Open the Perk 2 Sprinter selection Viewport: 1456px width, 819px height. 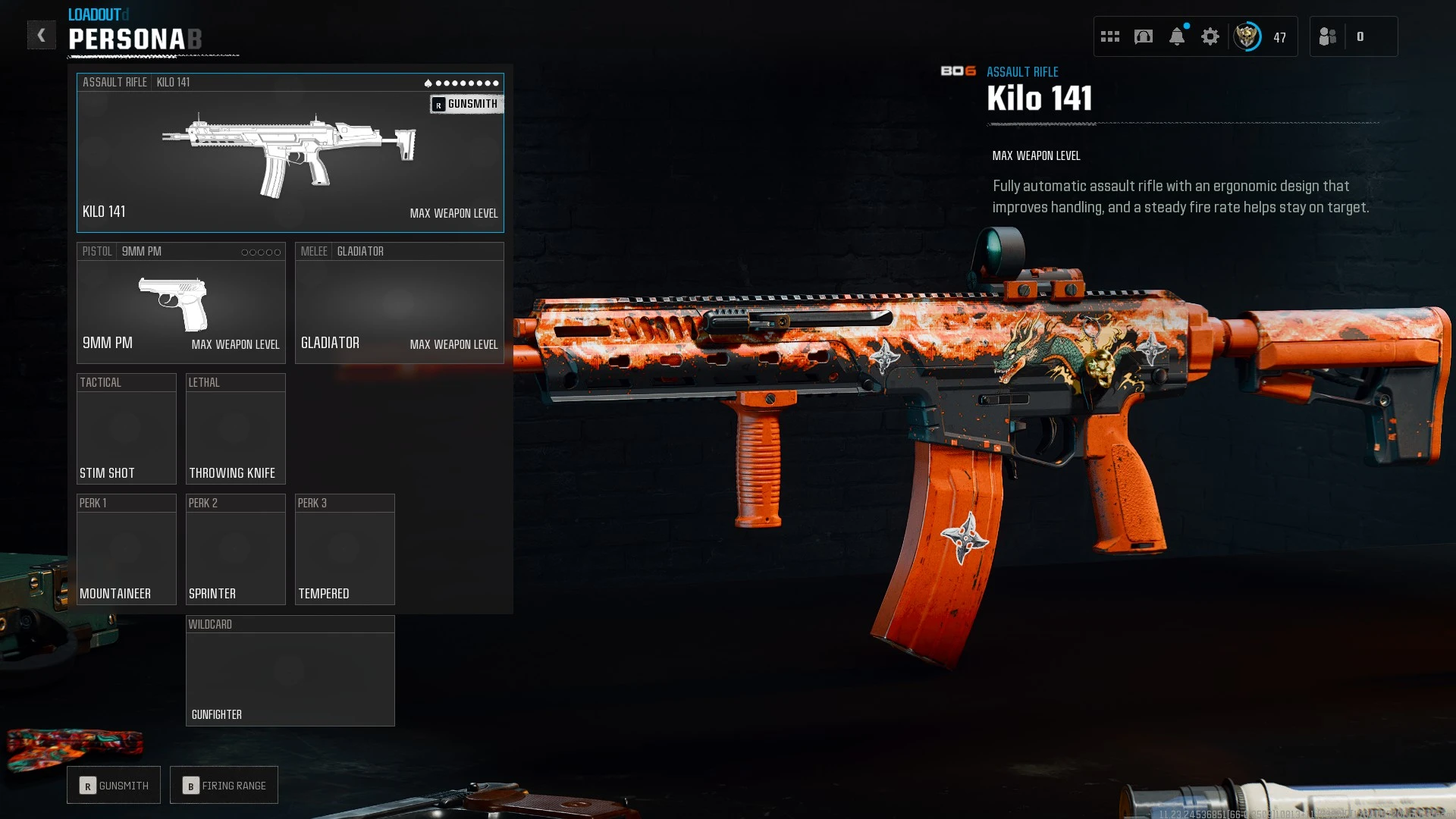[x=235, y=549]
